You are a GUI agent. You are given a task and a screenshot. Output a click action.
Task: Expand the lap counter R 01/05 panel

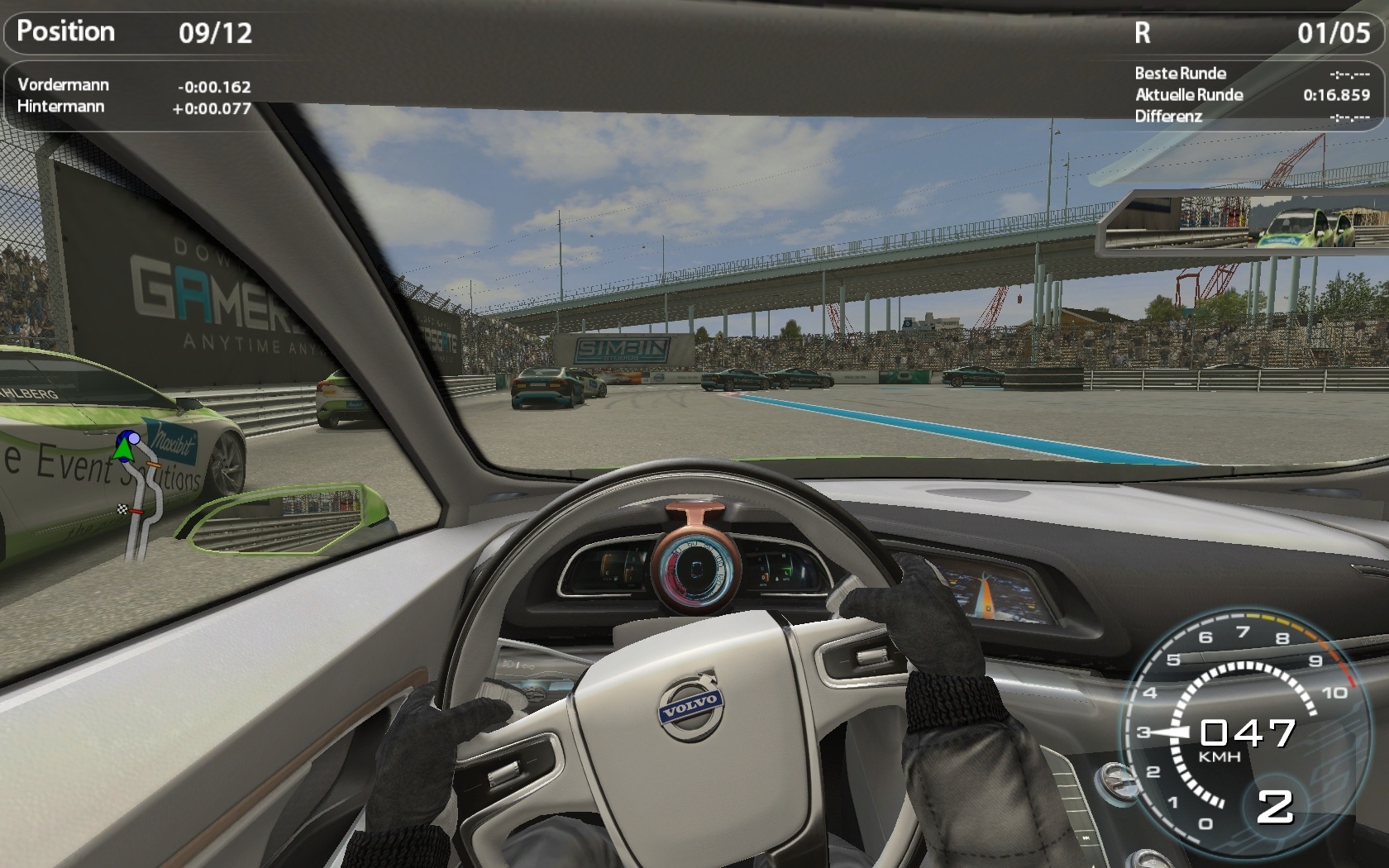(x=1240, y=33)
